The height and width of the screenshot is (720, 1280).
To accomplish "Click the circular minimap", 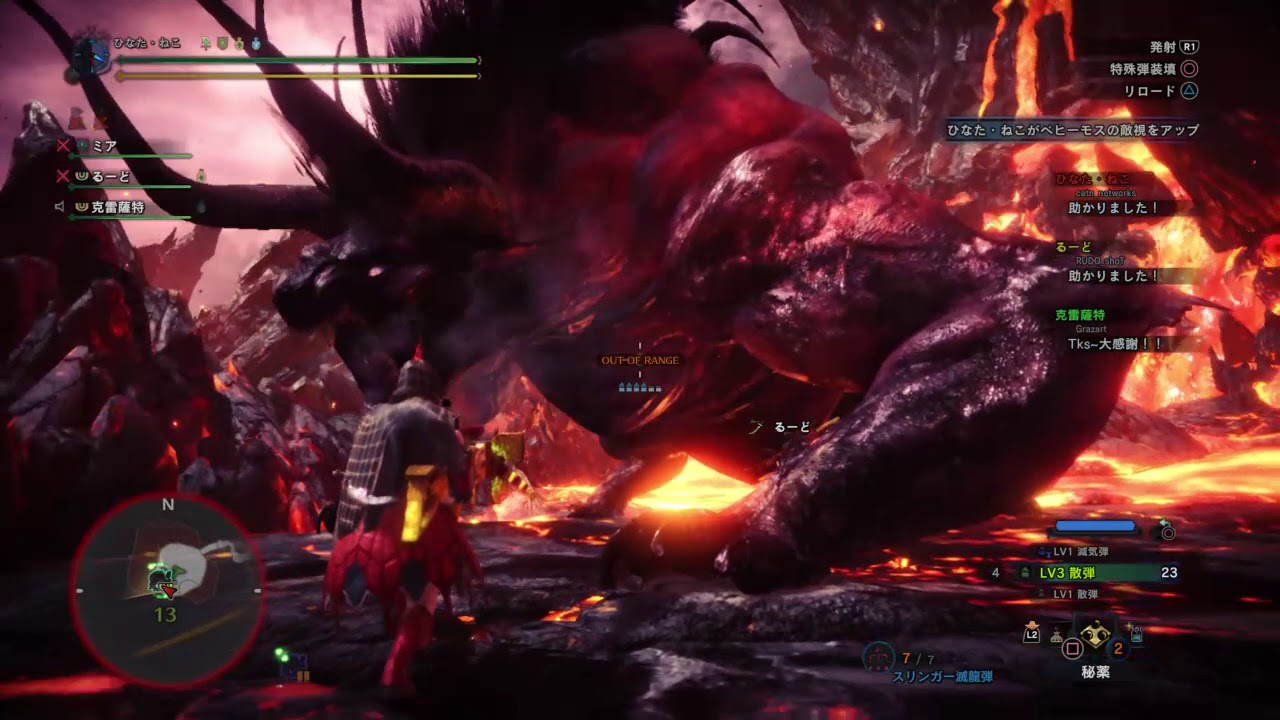I will 167,590.
